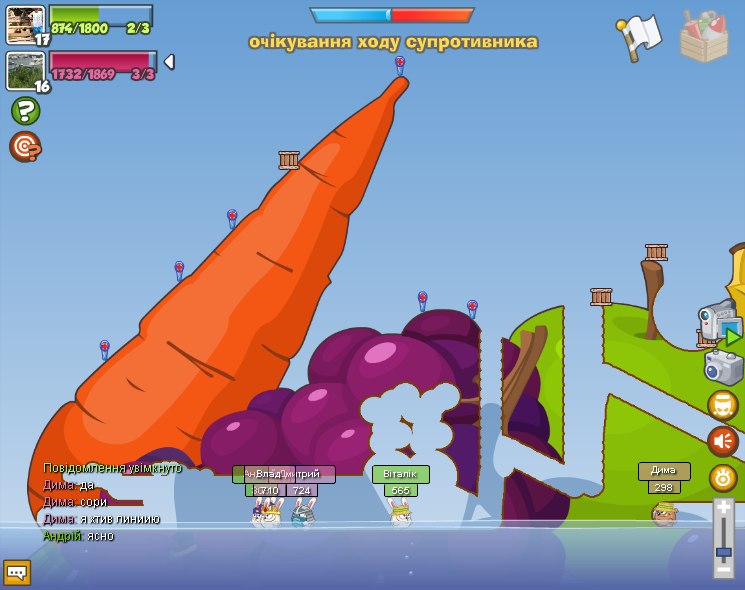The height and width of the screenshot is (590, 745).
Task: Click the blue zoom slider handle
Action: (x=723, y=551)
